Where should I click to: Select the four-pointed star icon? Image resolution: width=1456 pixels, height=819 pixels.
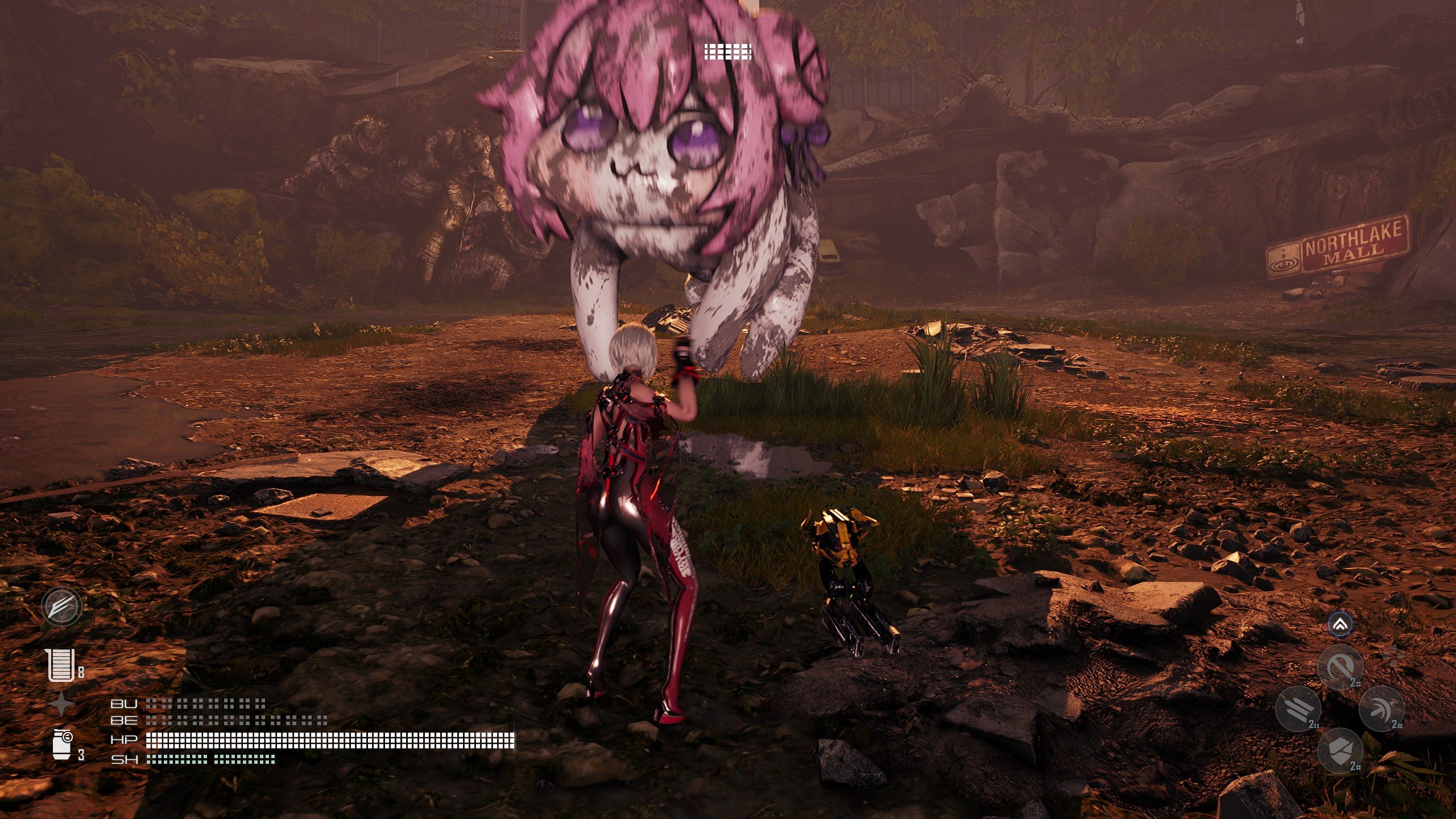pyautogui.click(x=61, y=704)
